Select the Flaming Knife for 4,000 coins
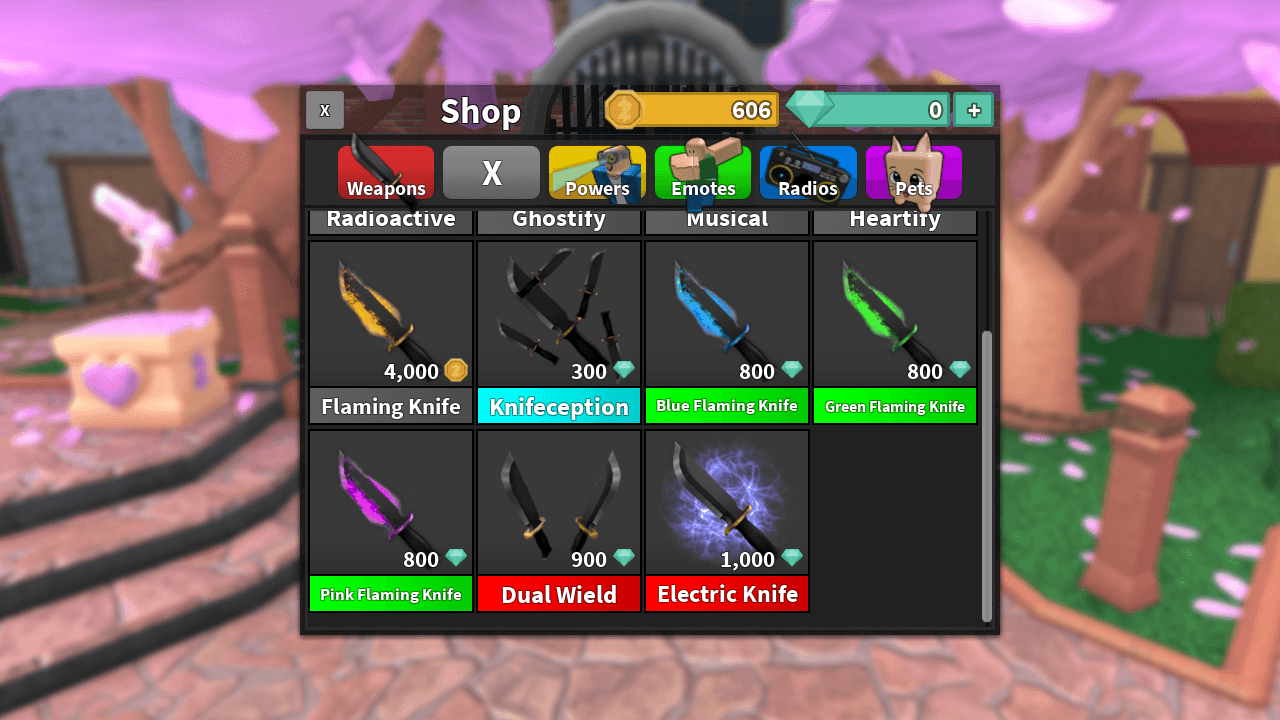Viewport: 1280px width, 720px height. coord(391,332)
